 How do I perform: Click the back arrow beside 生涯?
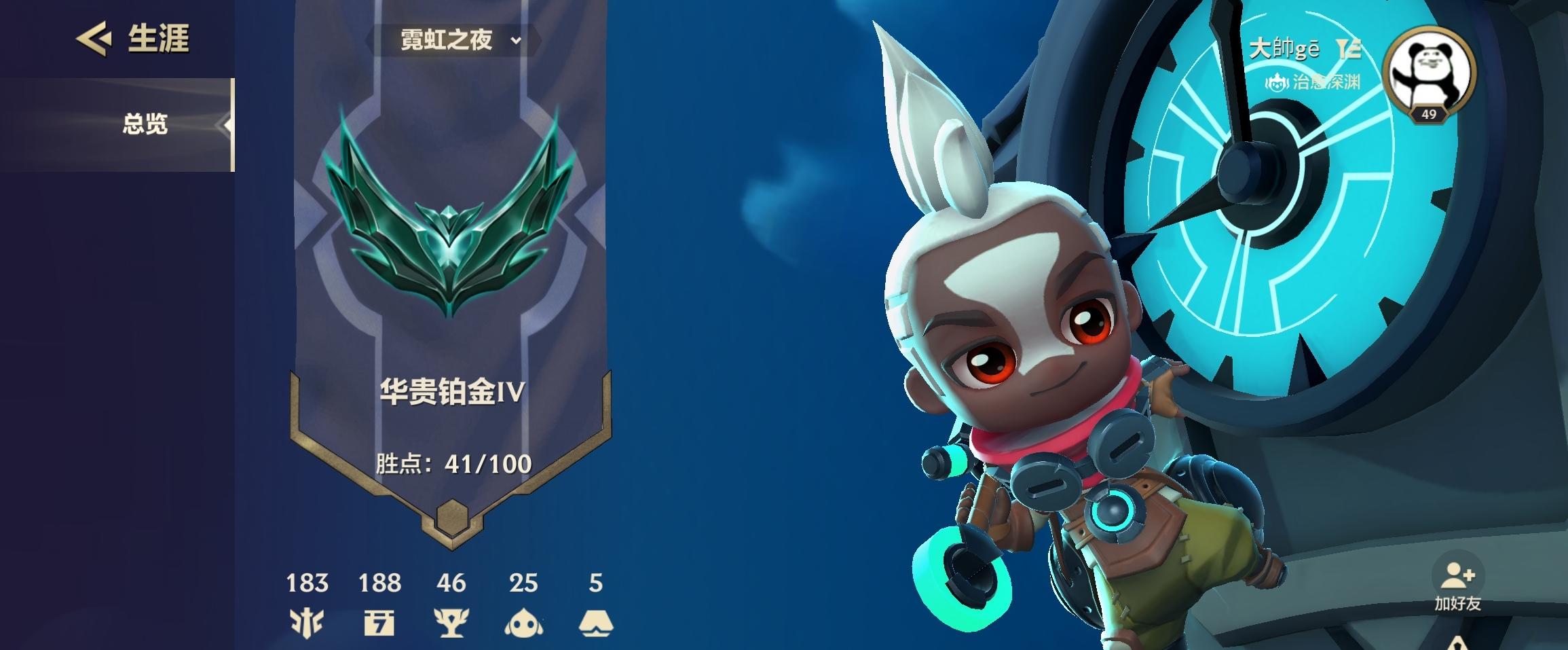coord(96,39)
